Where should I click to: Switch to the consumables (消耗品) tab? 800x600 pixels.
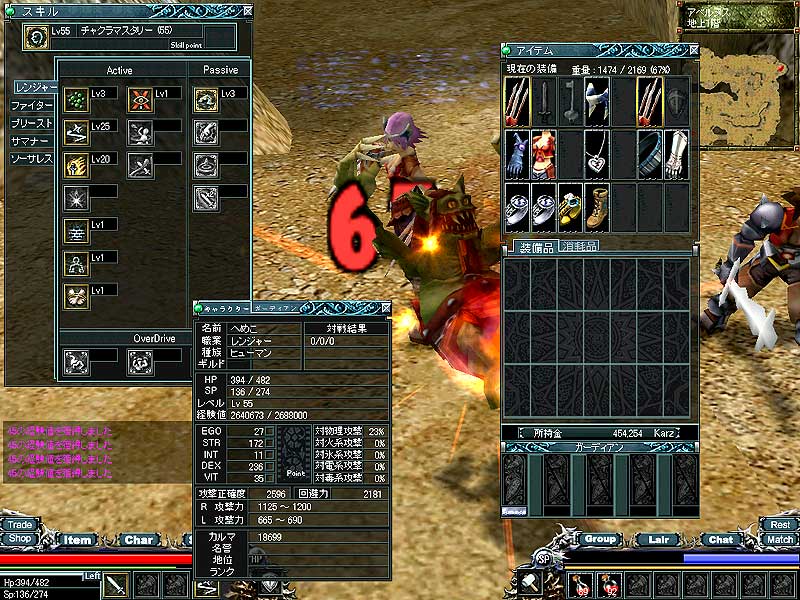(x=580, y=246)
